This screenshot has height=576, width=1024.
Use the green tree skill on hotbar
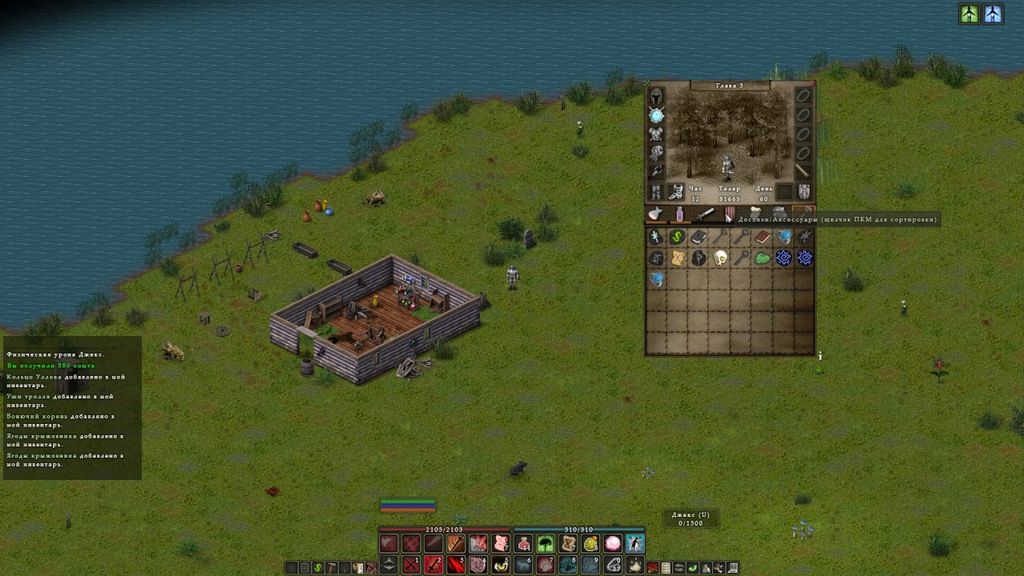pos(546,543)
